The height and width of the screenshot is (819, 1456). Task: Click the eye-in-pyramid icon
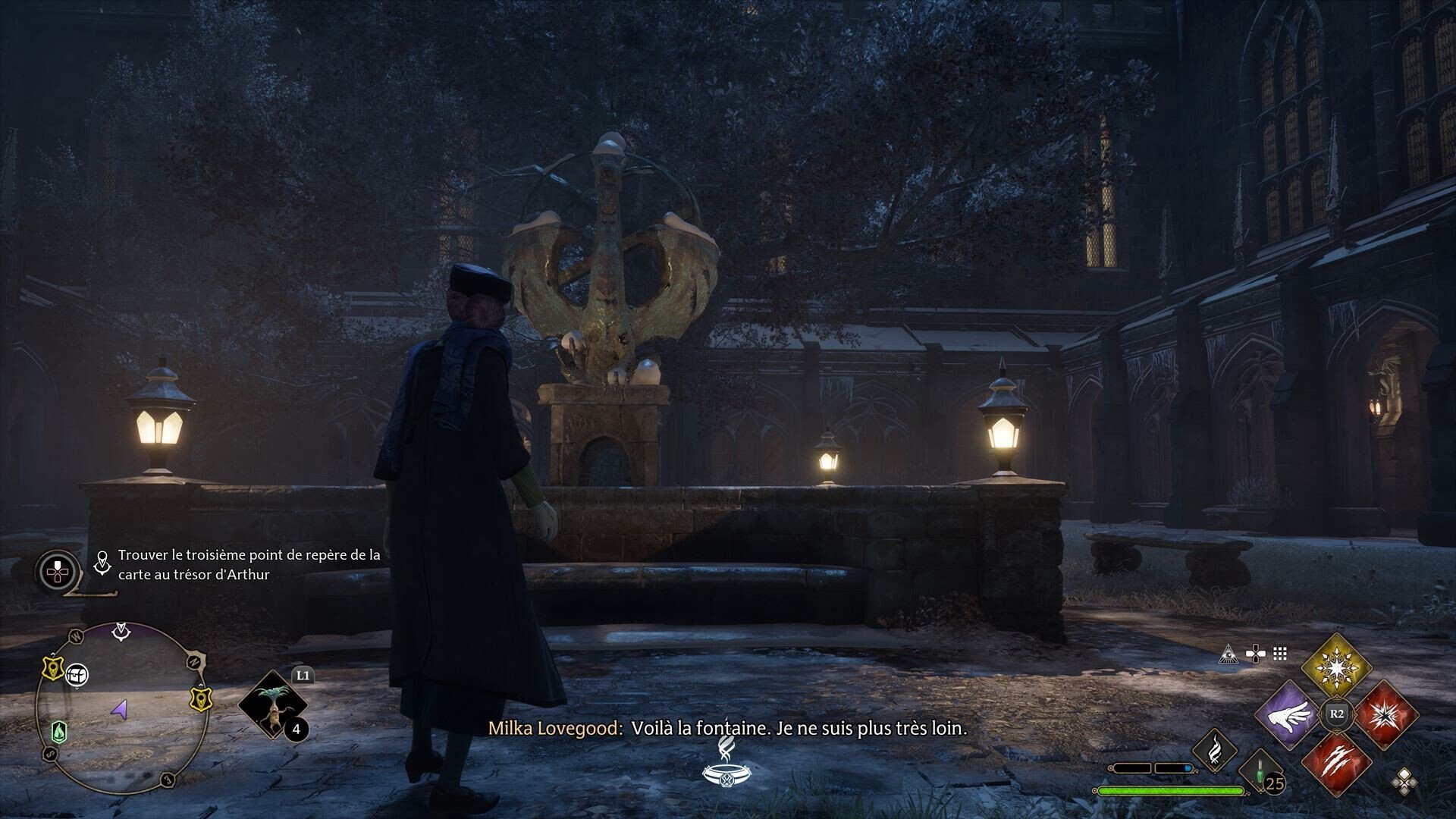1228,653
